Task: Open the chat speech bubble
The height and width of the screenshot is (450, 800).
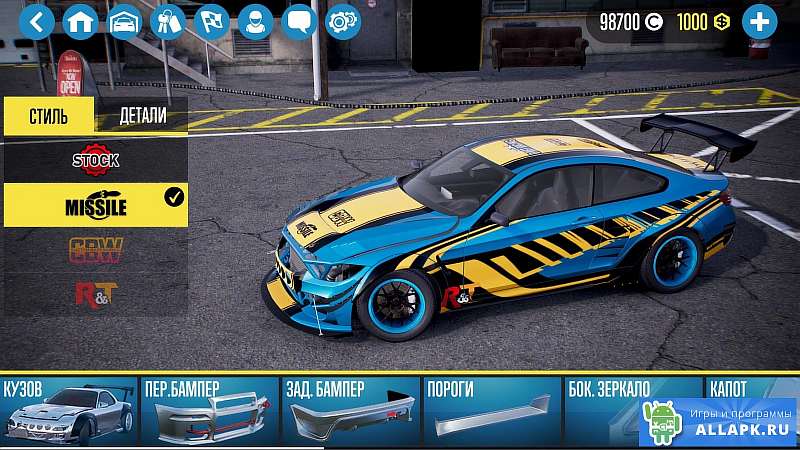Action: coord(299,22)
